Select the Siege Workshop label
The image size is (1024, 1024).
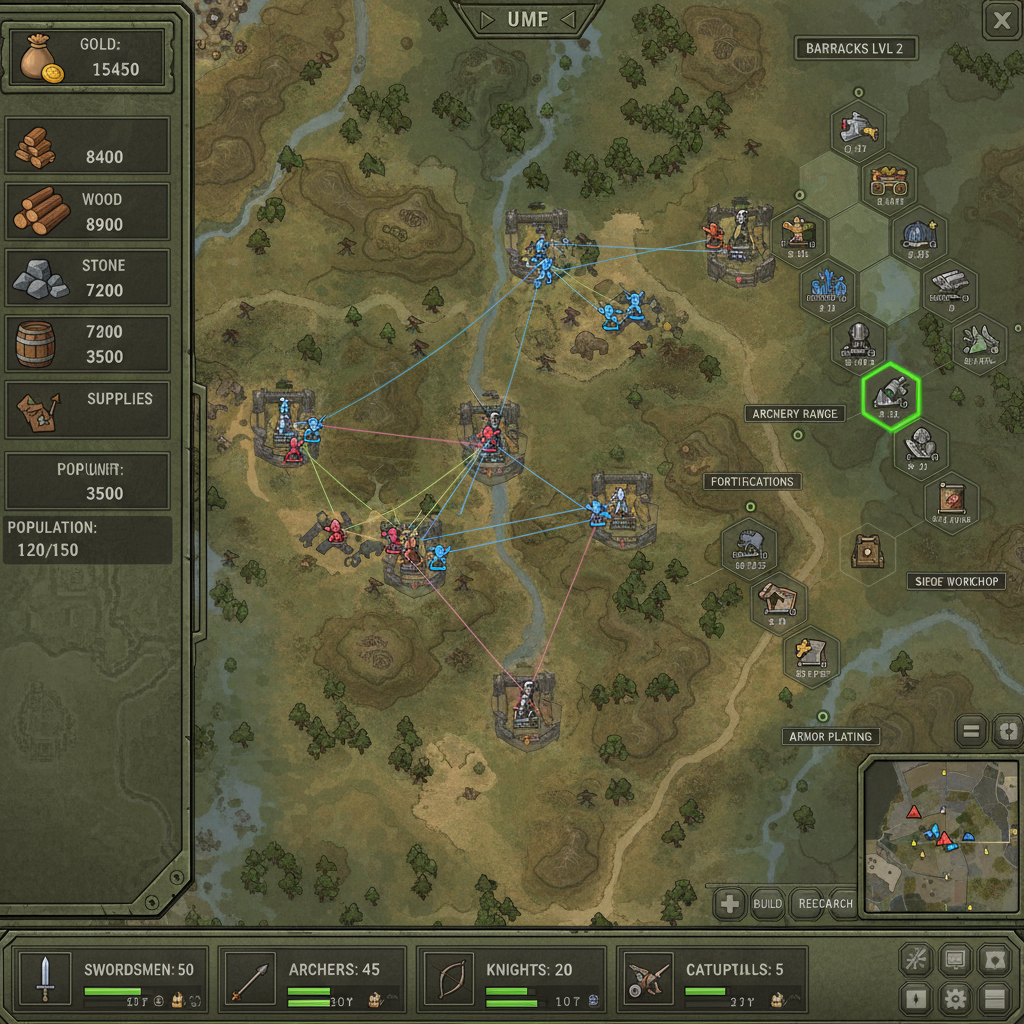(x=957, y=581)
